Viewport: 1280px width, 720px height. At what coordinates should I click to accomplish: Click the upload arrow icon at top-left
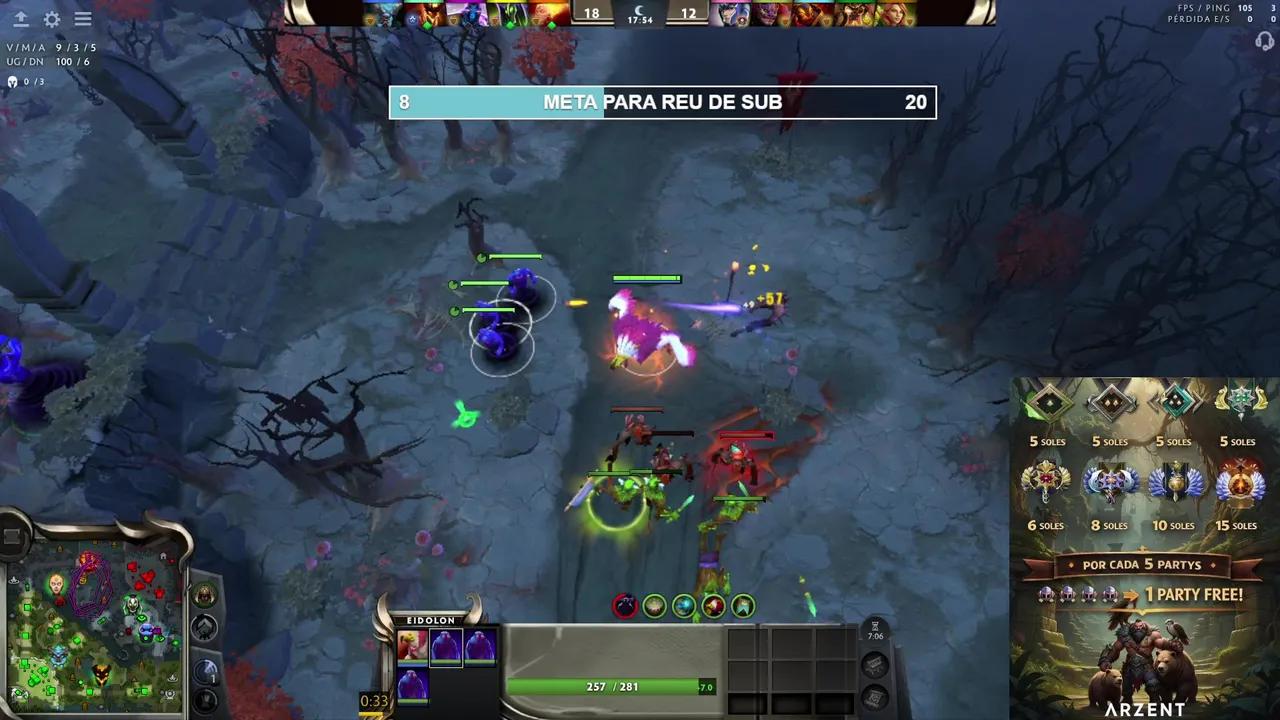pyautogui.click(x=20, y=19)
